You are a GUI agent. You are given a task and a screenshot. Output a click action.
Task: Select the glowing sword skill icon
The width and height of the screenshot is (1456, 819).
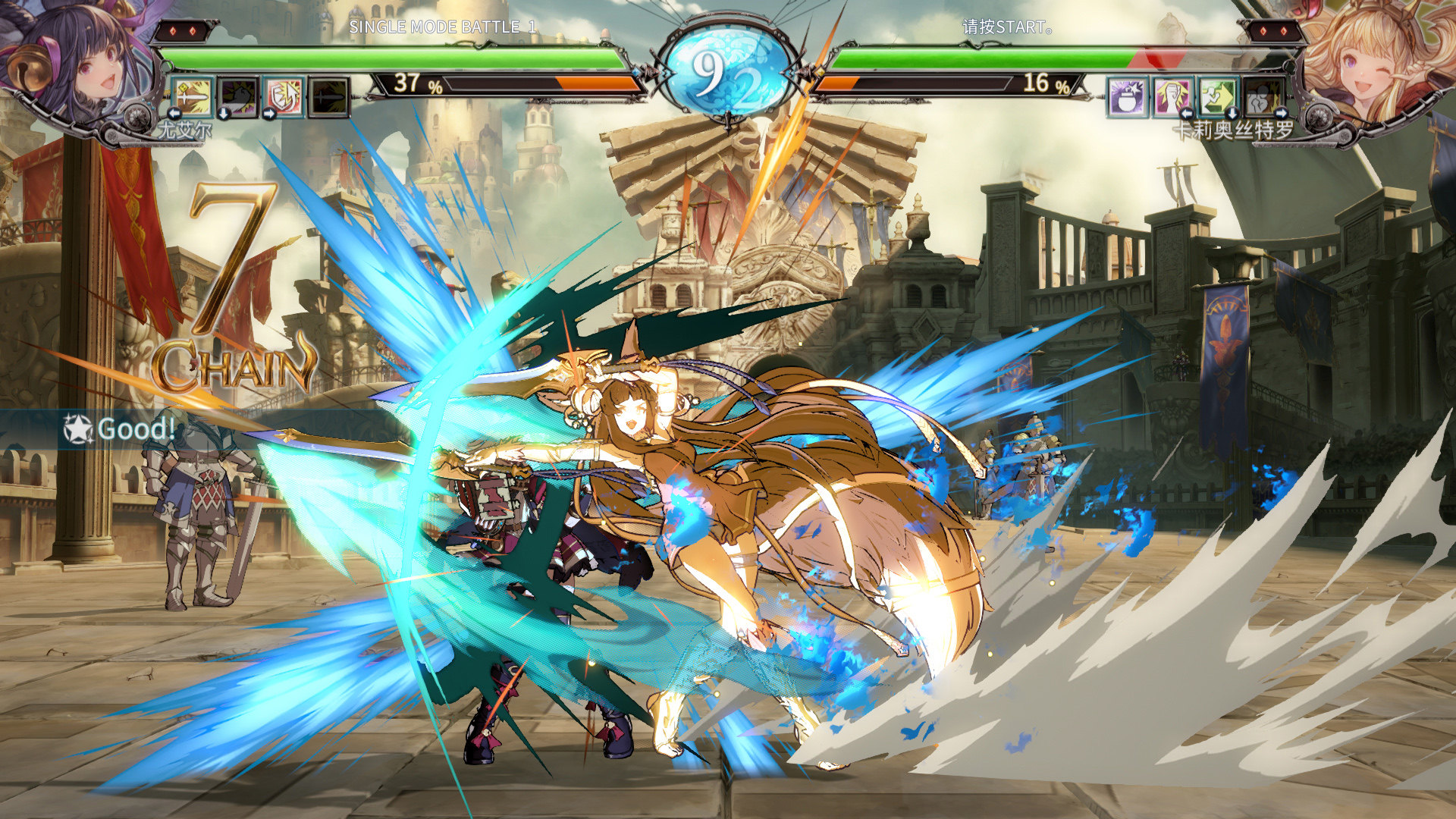tap(193, 96)
